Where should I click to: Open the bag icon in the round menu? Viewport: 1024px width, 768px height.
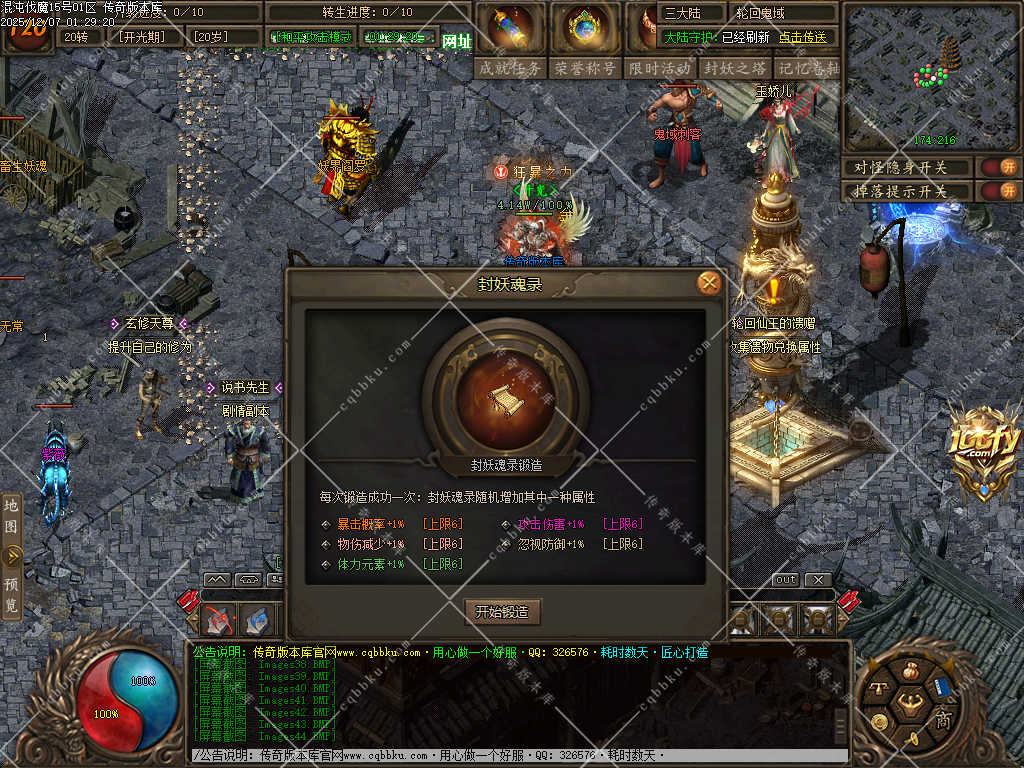(x=910, y=671)
